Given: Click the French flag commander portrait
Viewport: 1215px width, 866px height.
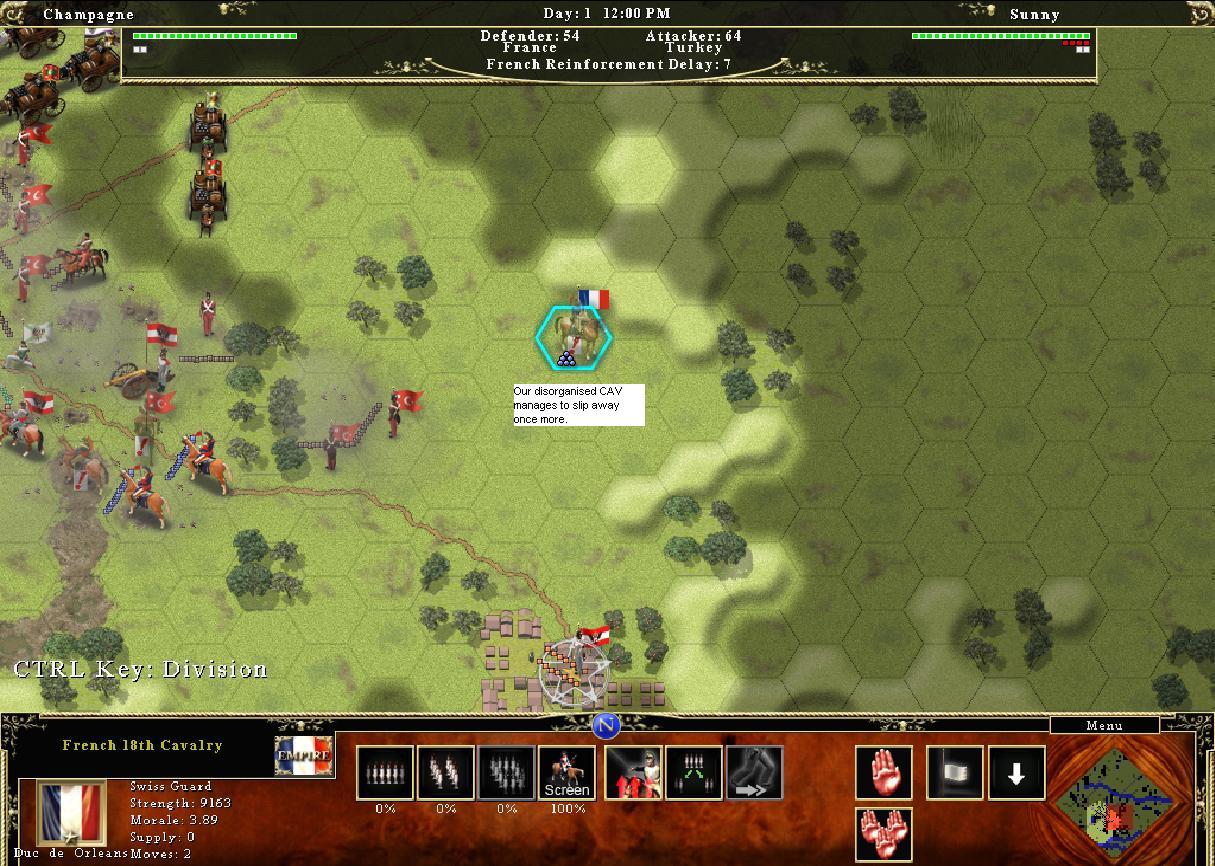Looking at the screenshot, I should [71, 813].
